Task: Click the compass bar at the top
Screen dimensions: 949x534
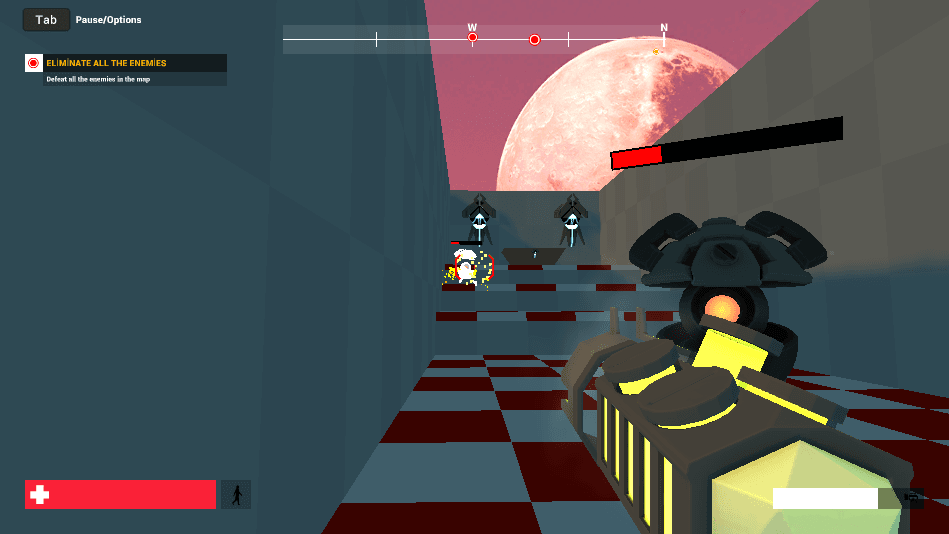Action: tap(473, 40)
